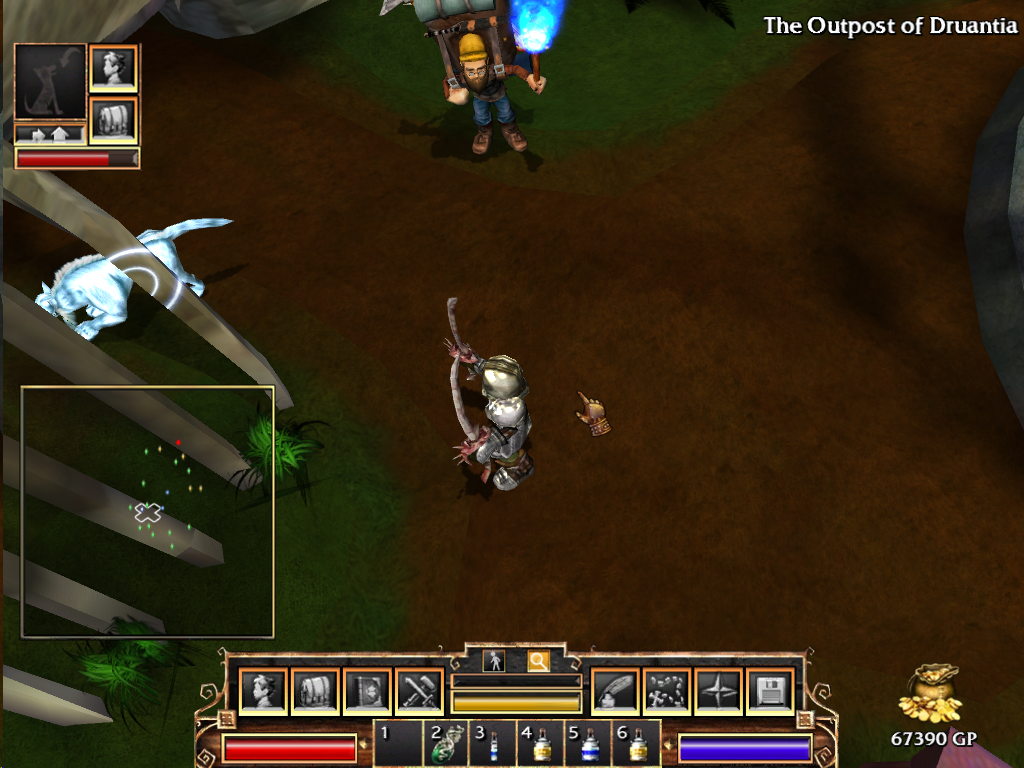The height and width of the screenshot is (768, 1024).
Task: Click the four-pointed star icon
Action: (718, 691)
